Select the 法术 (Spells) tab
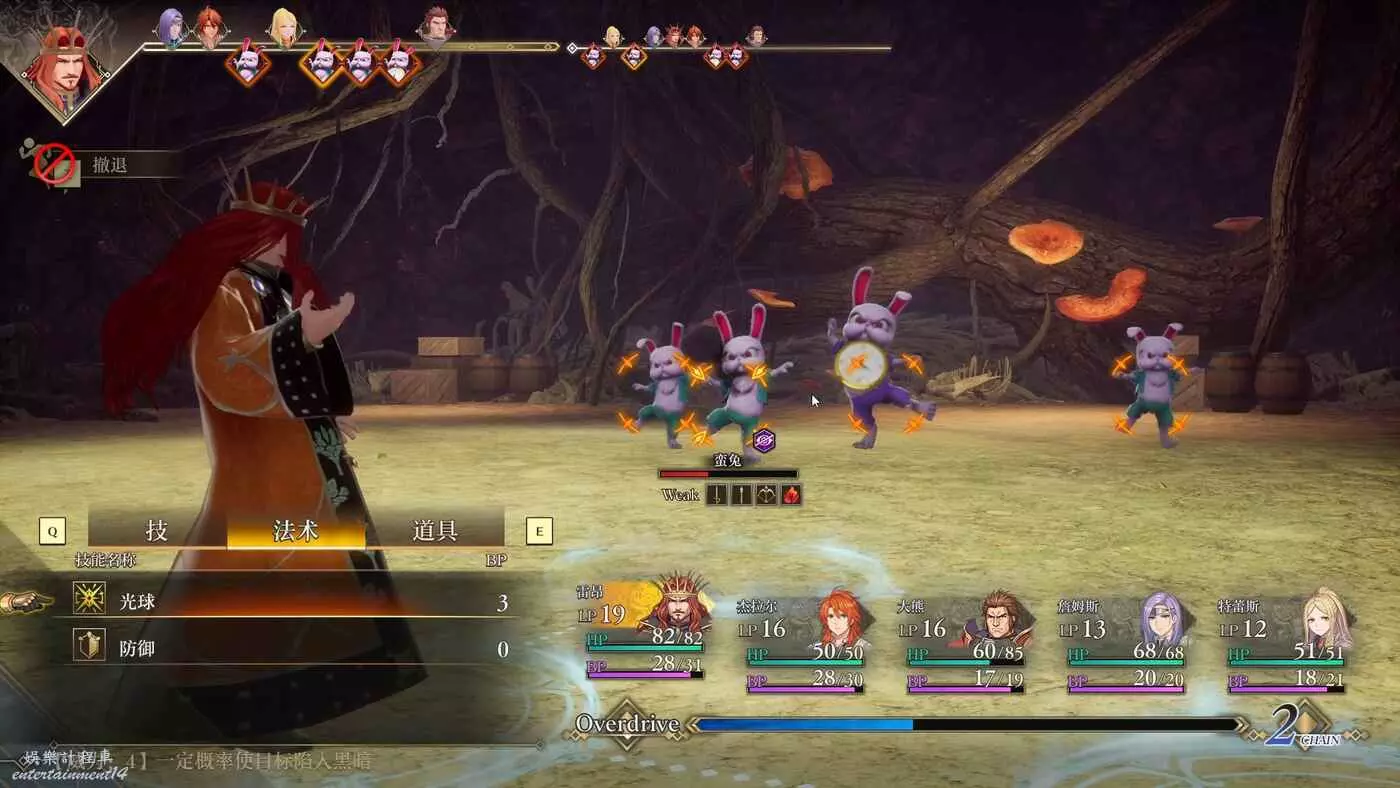The width and height of the screenshot is (1400, 788). pos(296,530)
